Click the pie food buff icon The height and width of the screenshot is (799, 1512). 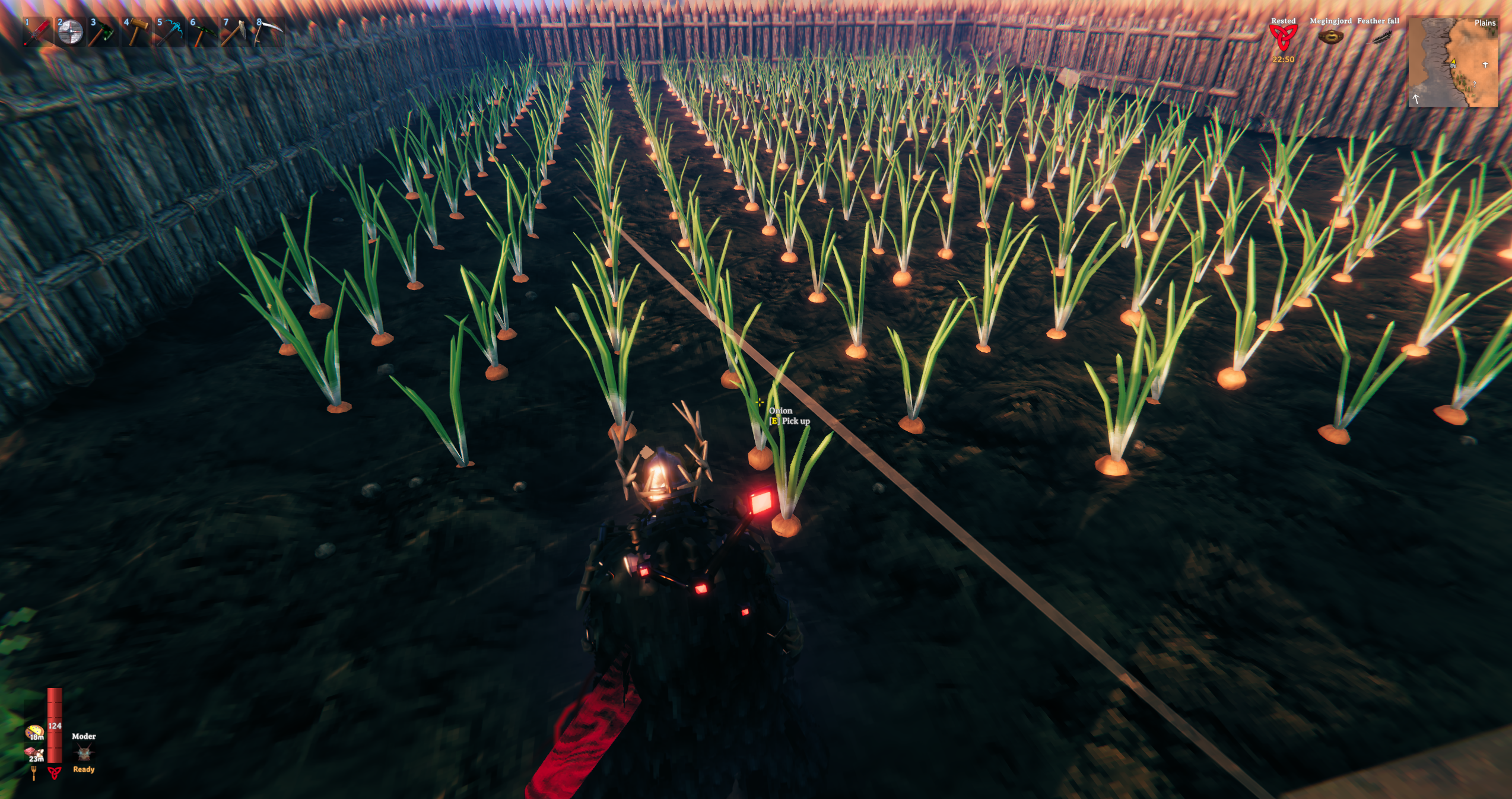[x=34, y=731]
